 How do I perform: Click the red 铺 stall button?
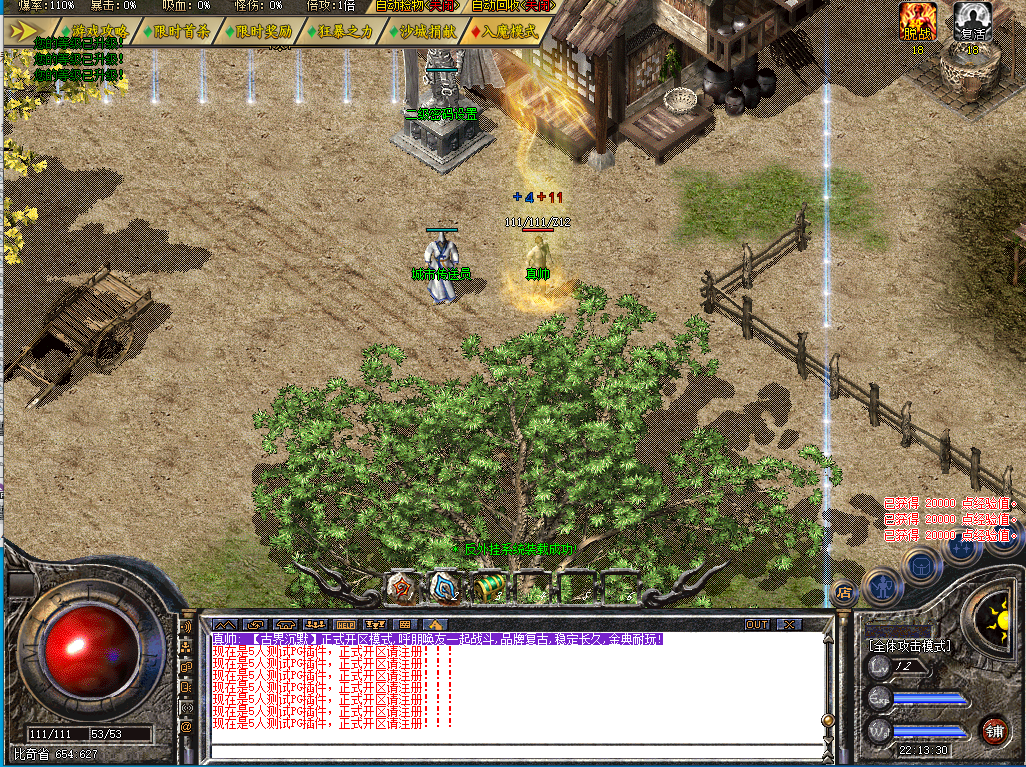coord(993,729)
